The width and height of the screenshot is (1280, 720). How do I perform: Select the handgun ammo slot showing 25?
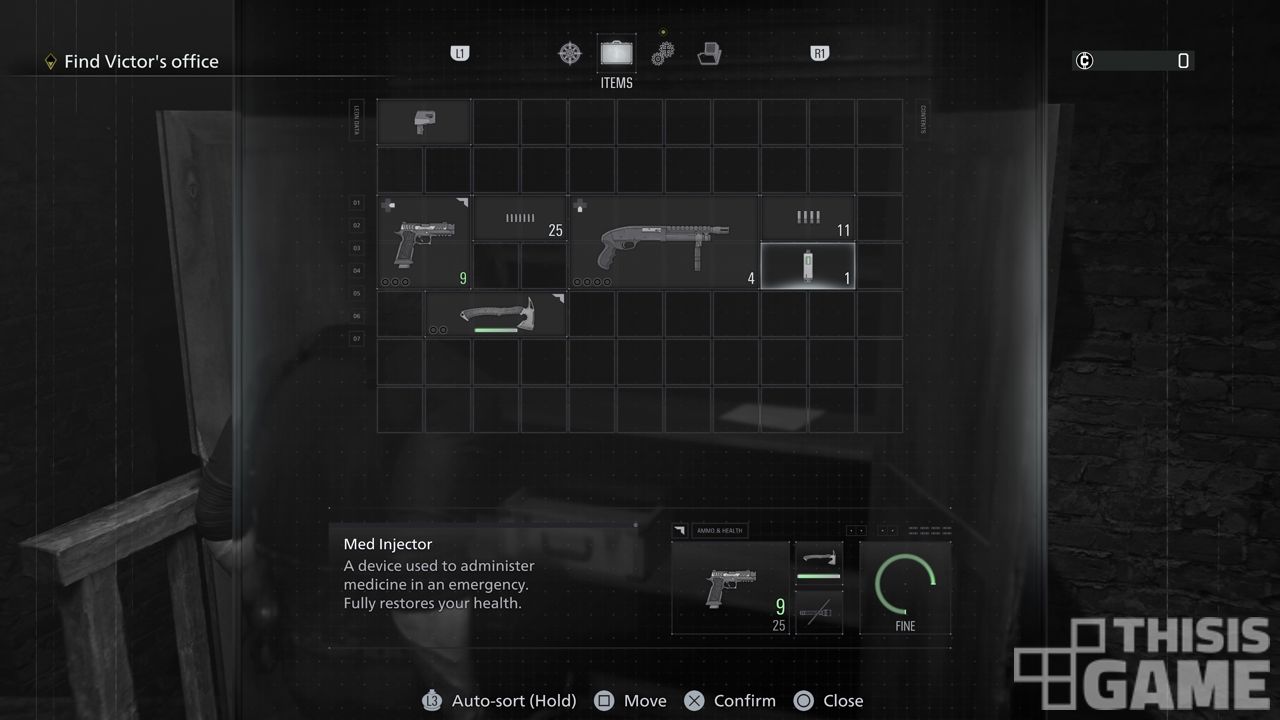tap(520, 219)
